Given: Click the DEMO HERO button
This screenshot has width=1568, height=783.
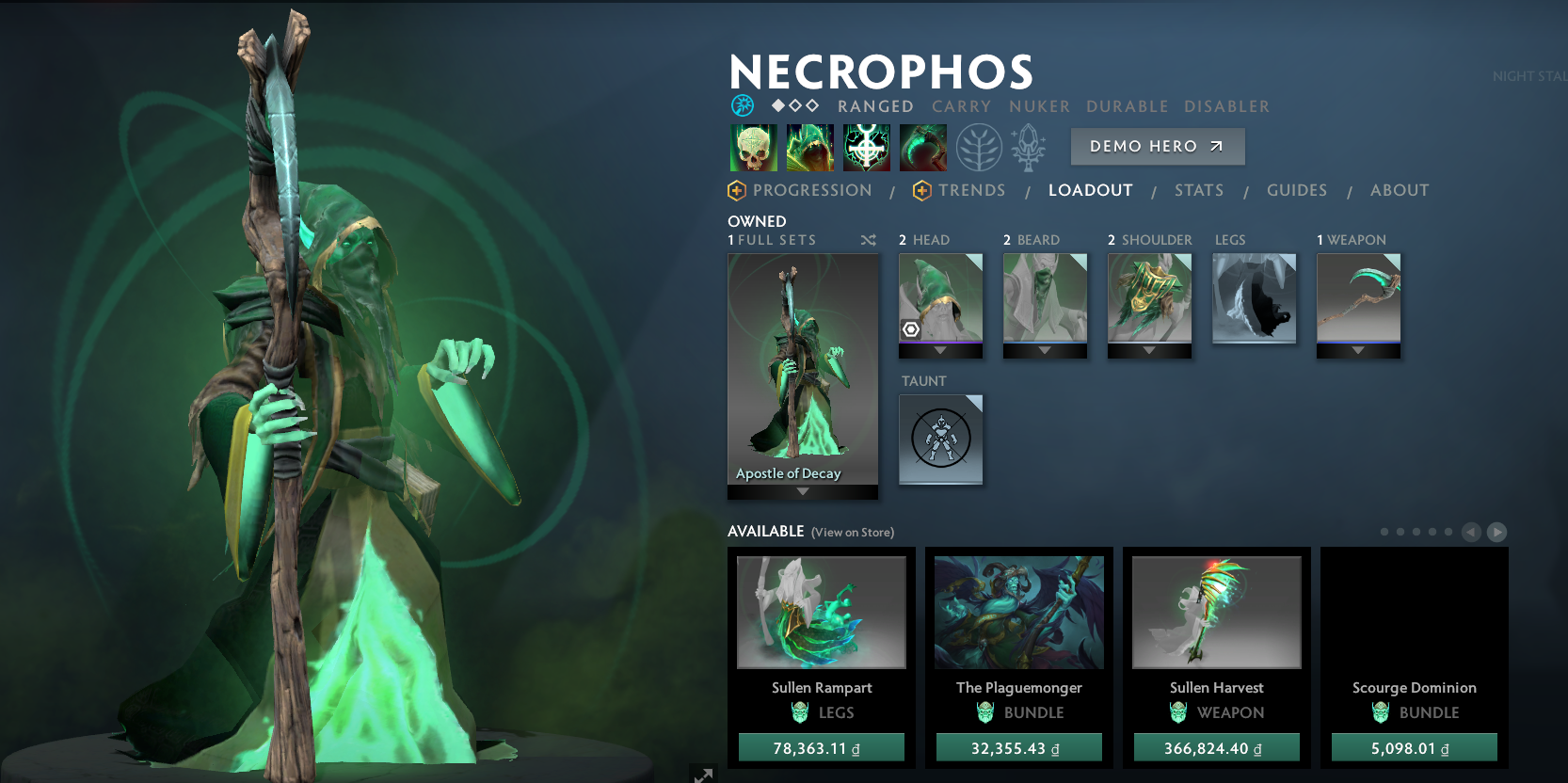Looking at the screenshot, I should [1158, 146].
